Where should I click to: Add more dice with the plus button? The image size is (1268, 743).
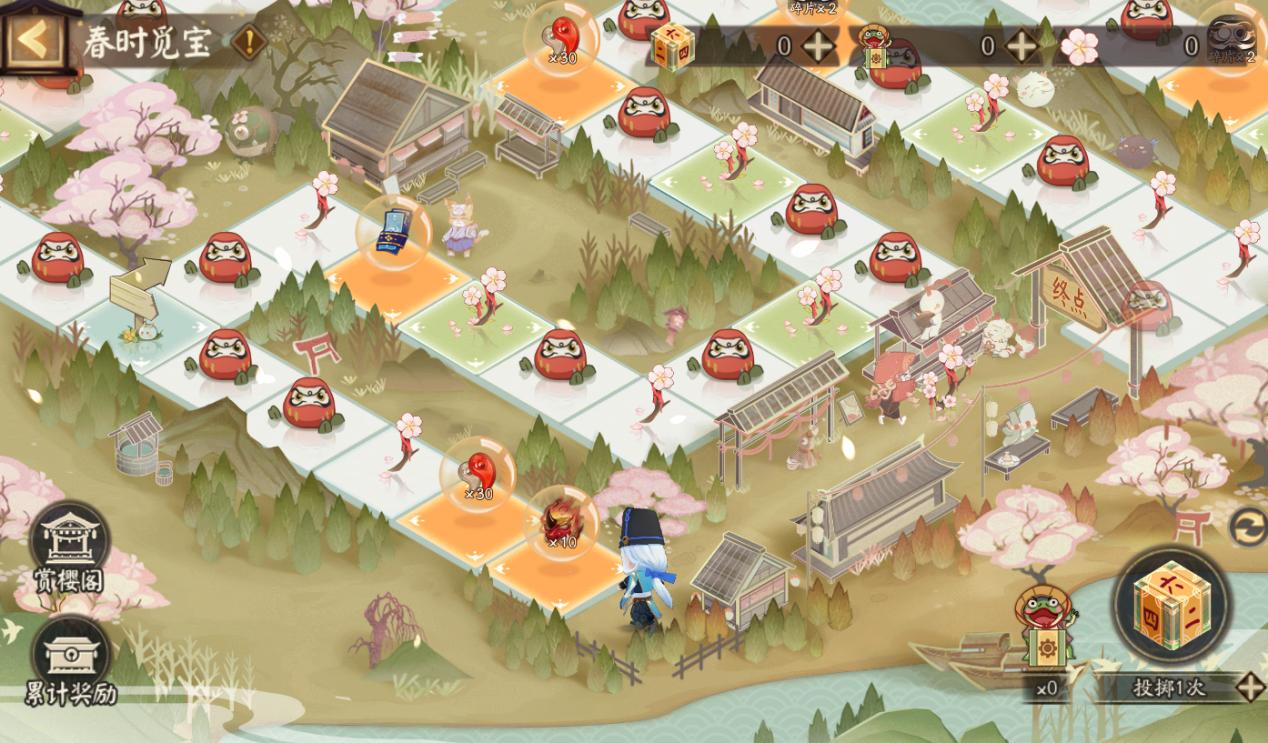coord(818,46)
